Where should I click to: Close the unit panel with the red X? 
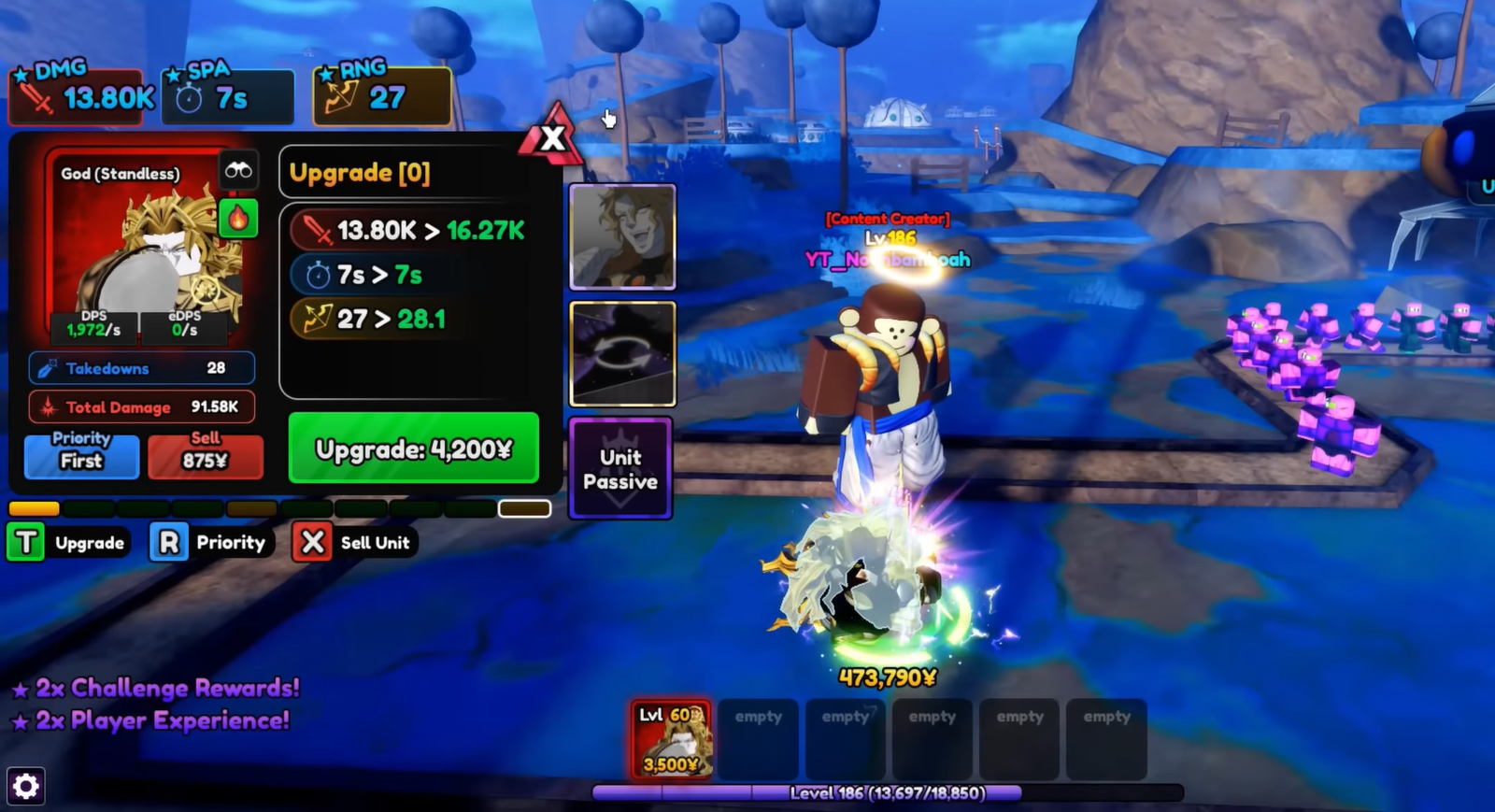click(553, 138)
